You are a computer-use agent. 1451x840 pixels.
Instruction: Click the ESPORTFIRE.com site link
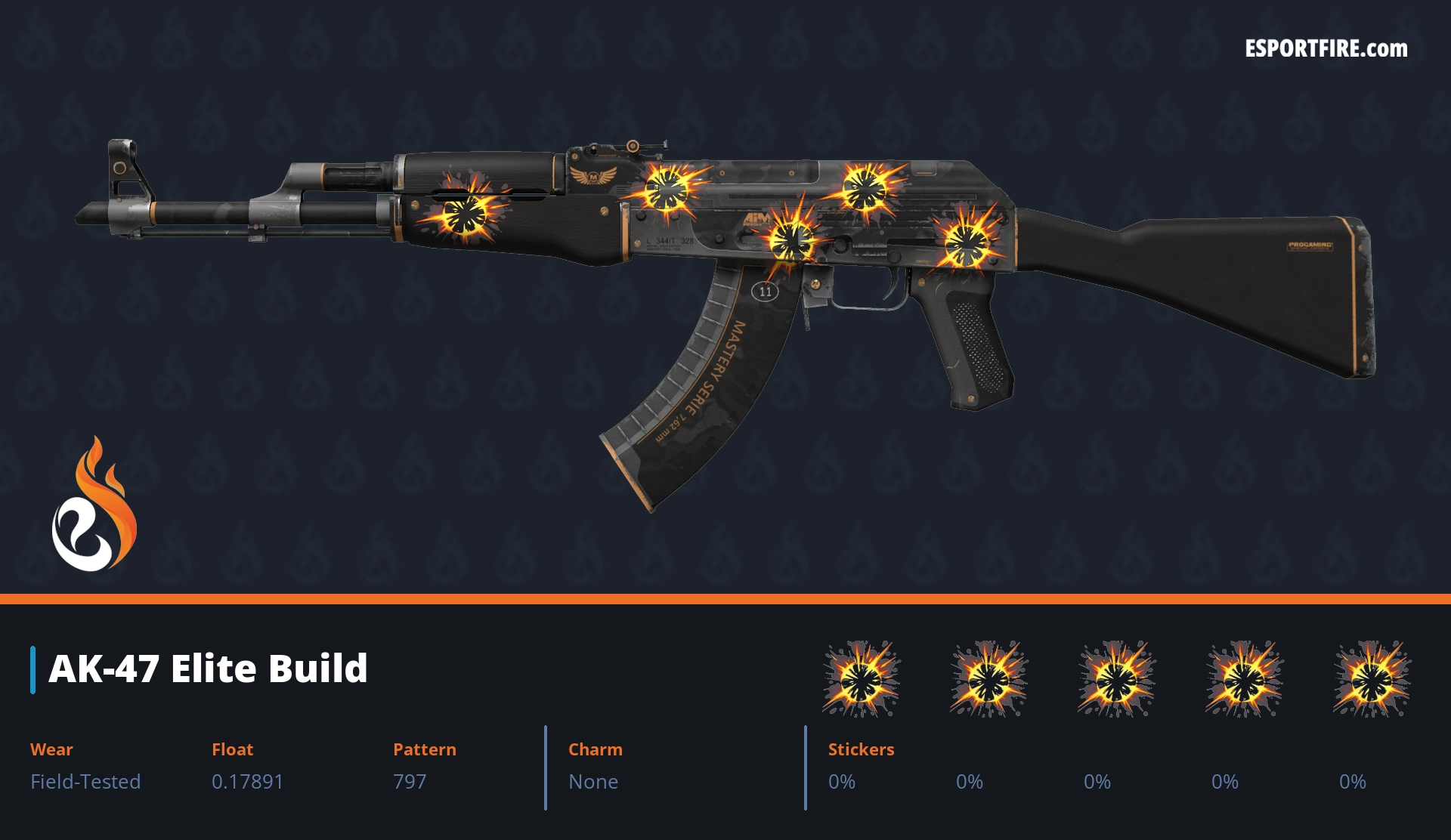[x=1326, y=49]
